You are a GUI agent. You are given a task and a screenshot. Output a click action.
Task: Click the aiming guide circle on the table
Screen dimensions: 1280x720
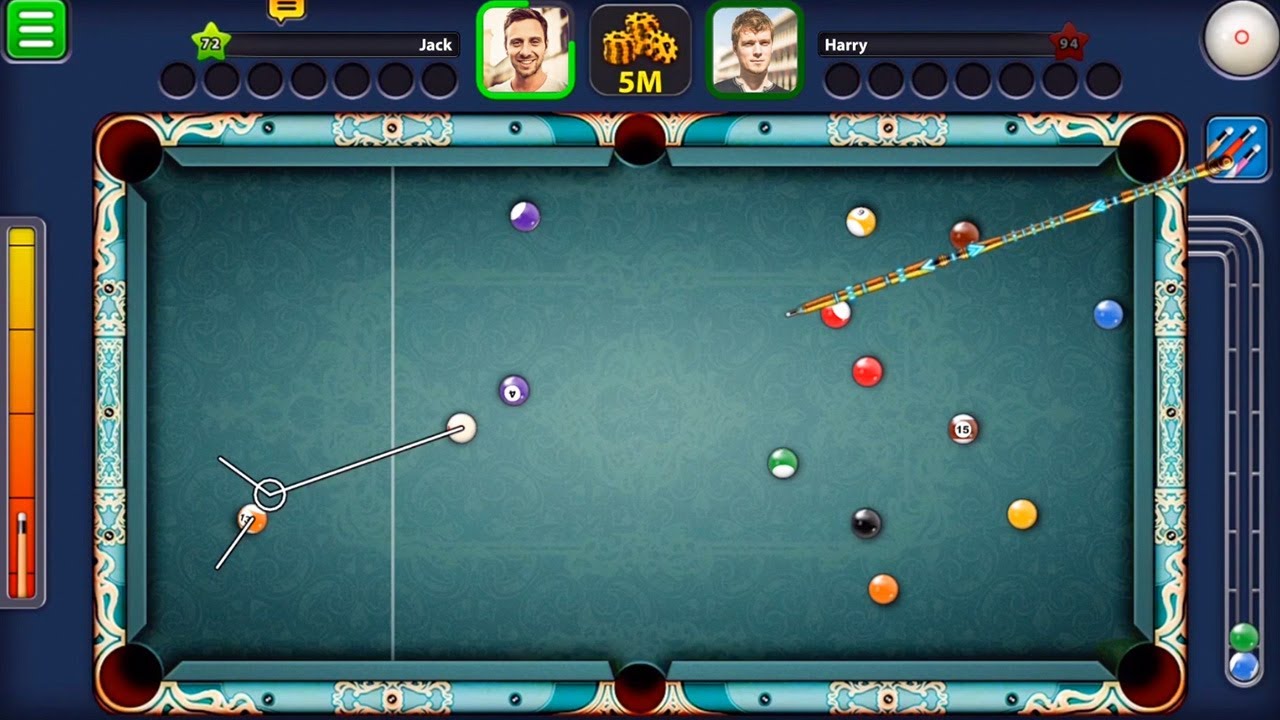click(x=271, y=492)
